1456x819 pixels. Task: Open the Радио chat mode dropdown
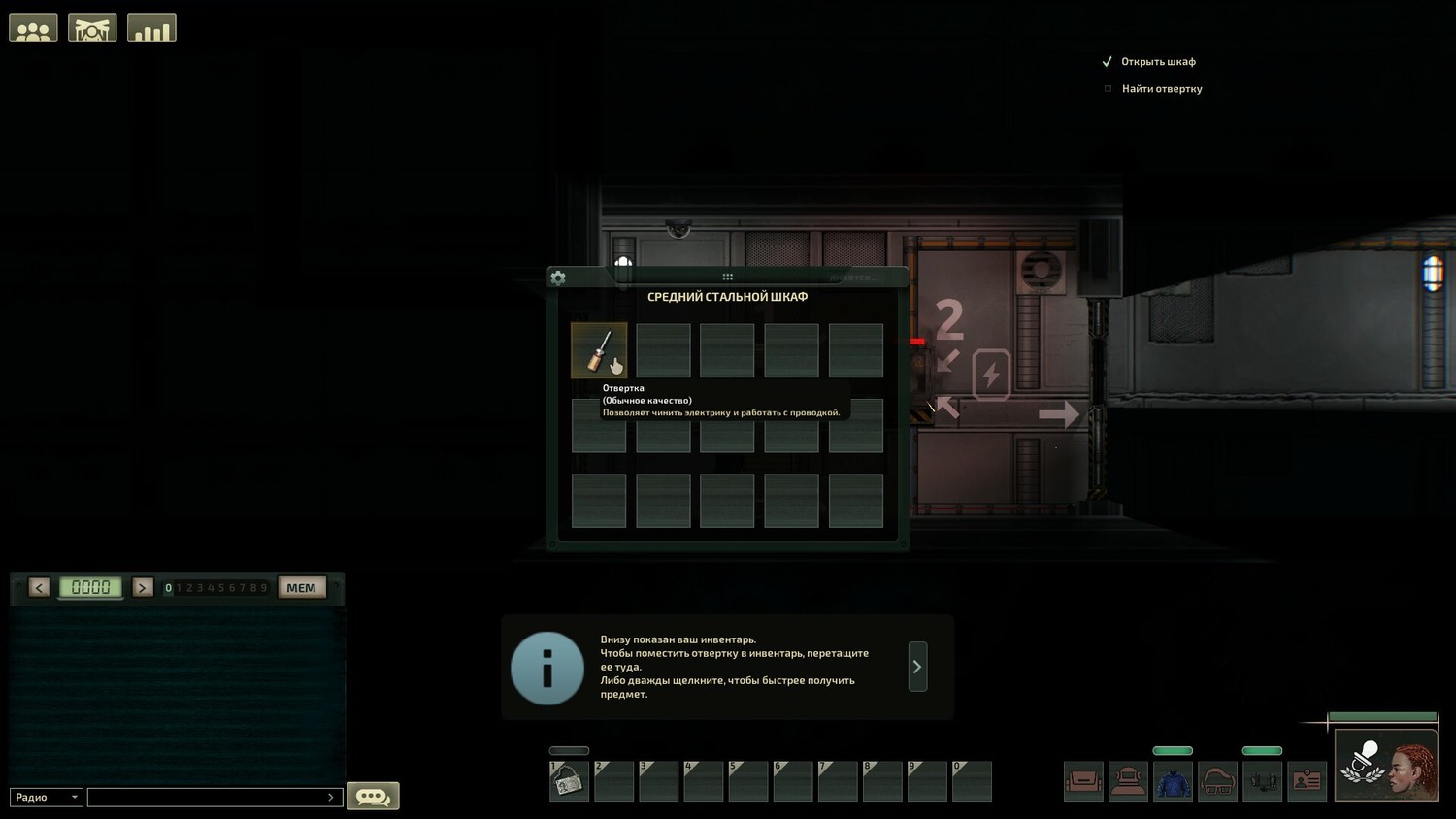click(x=47, y=797)
